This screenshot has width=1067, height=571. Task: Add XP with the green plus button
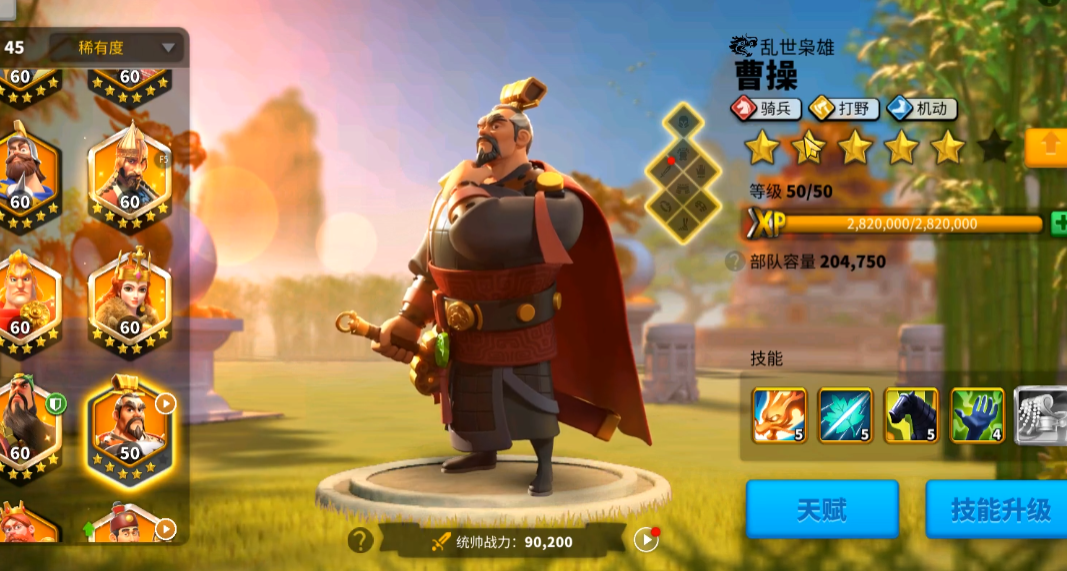1058,223
